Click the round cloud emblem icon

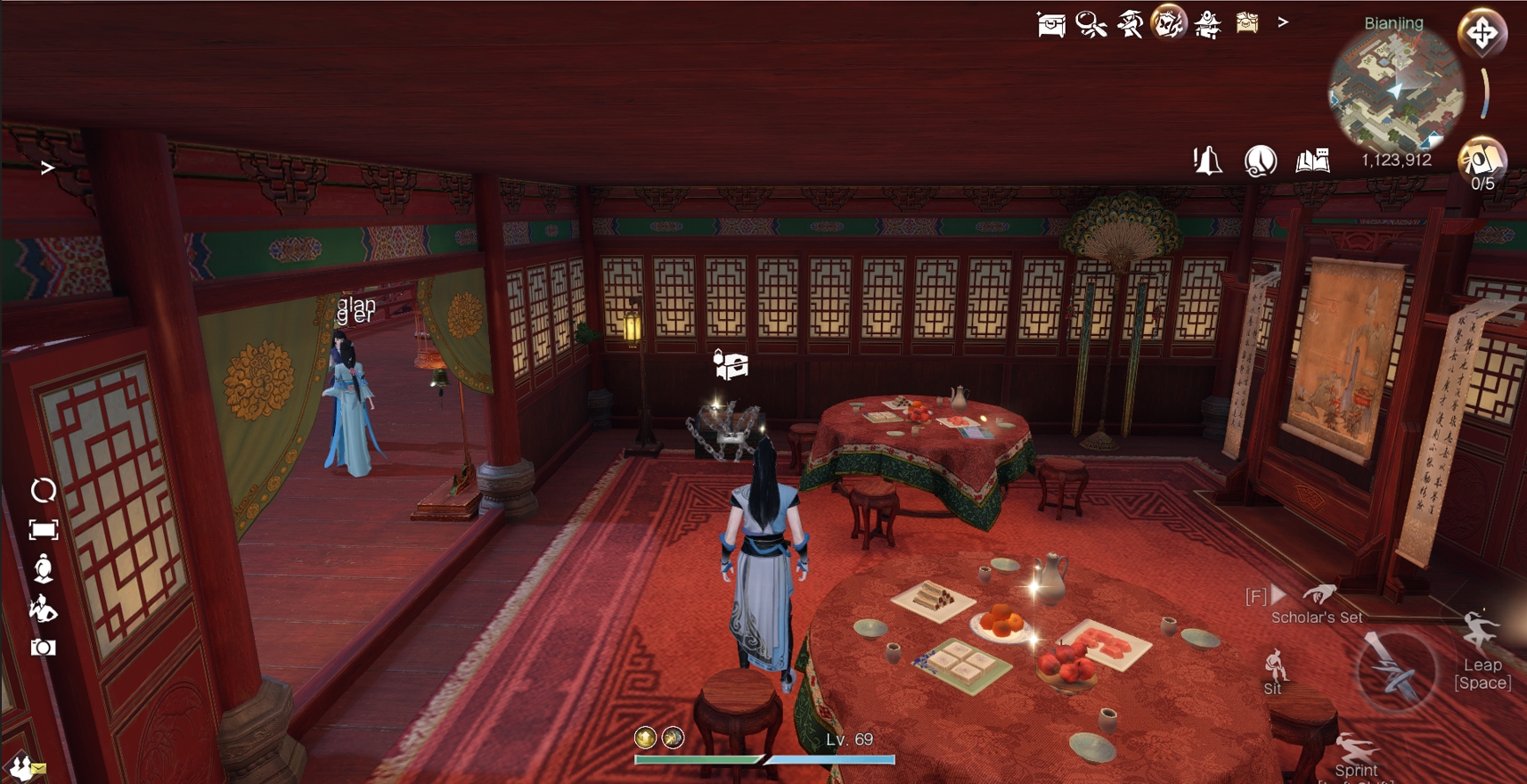(1260, 161)
